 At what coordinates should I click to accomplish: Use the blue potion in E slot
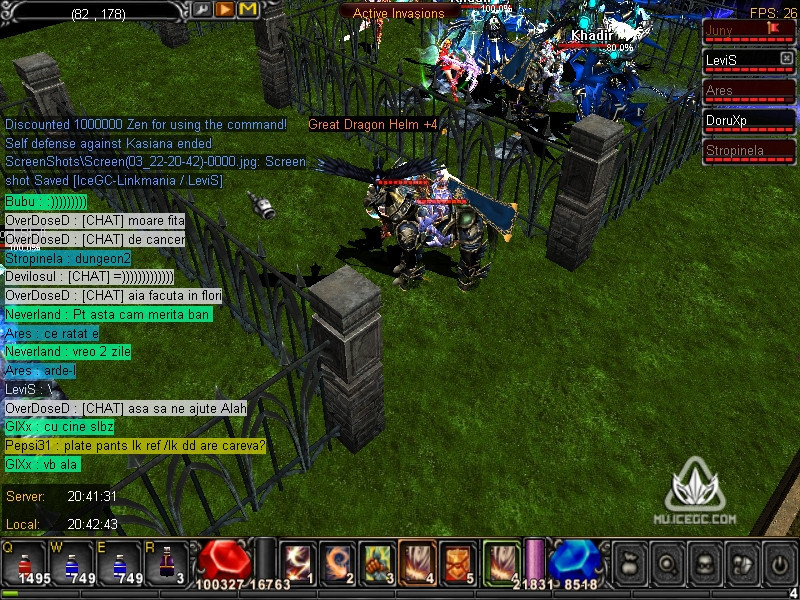point(118,563)
